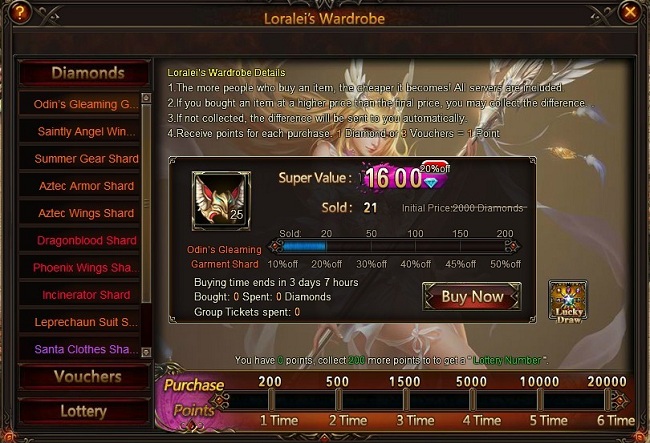The width and height of the screenshot is (650, 443).
Task: Pick the Leprechaun Suit Shard entry
Action: (85, 322)
